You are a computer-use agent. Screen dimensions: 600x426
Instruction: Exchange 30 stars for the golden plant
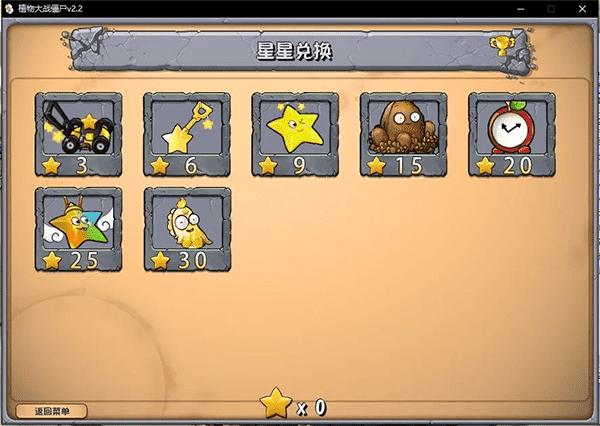coord(187,230)
